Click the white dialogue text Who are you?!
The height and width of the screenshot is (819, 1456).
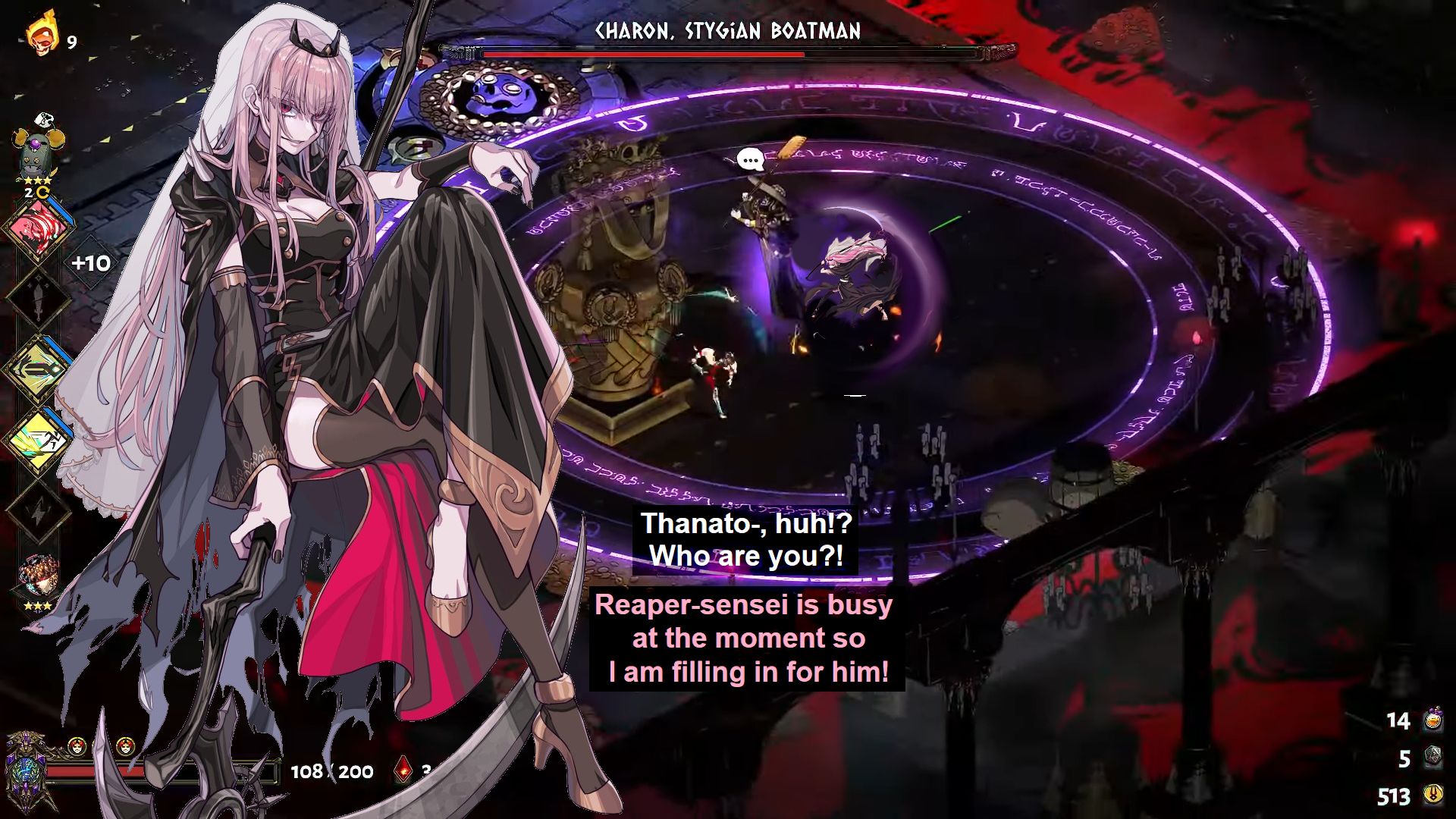pyautogui.click(x=747, y=556)
